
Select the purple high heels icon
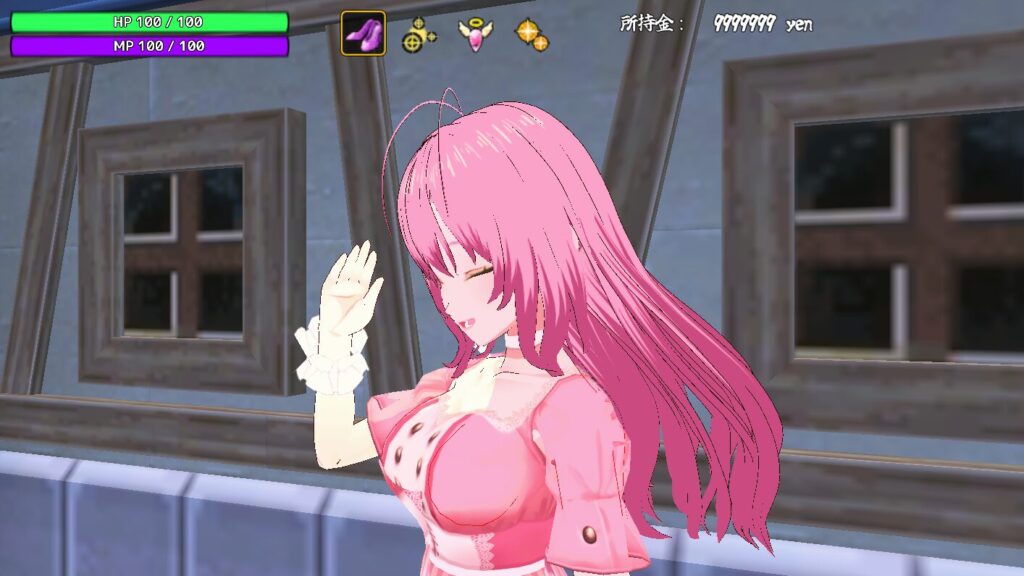point(363,33)
